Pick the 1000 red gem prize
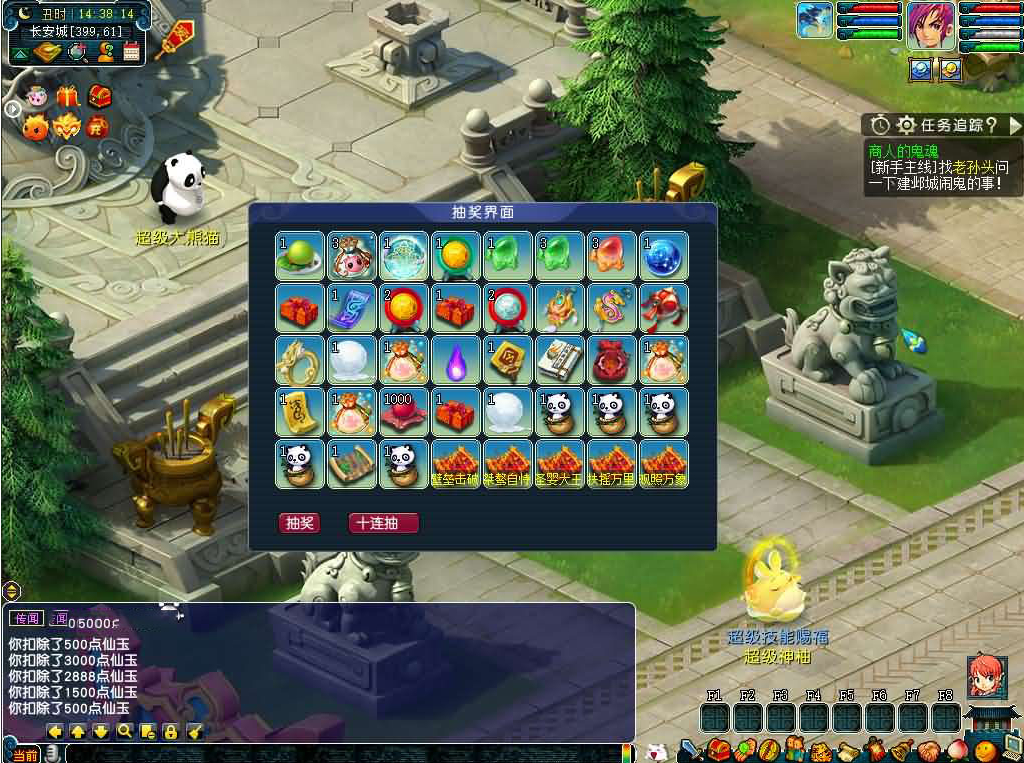The width and height of the screenshot is (1024, 763). 404,412
